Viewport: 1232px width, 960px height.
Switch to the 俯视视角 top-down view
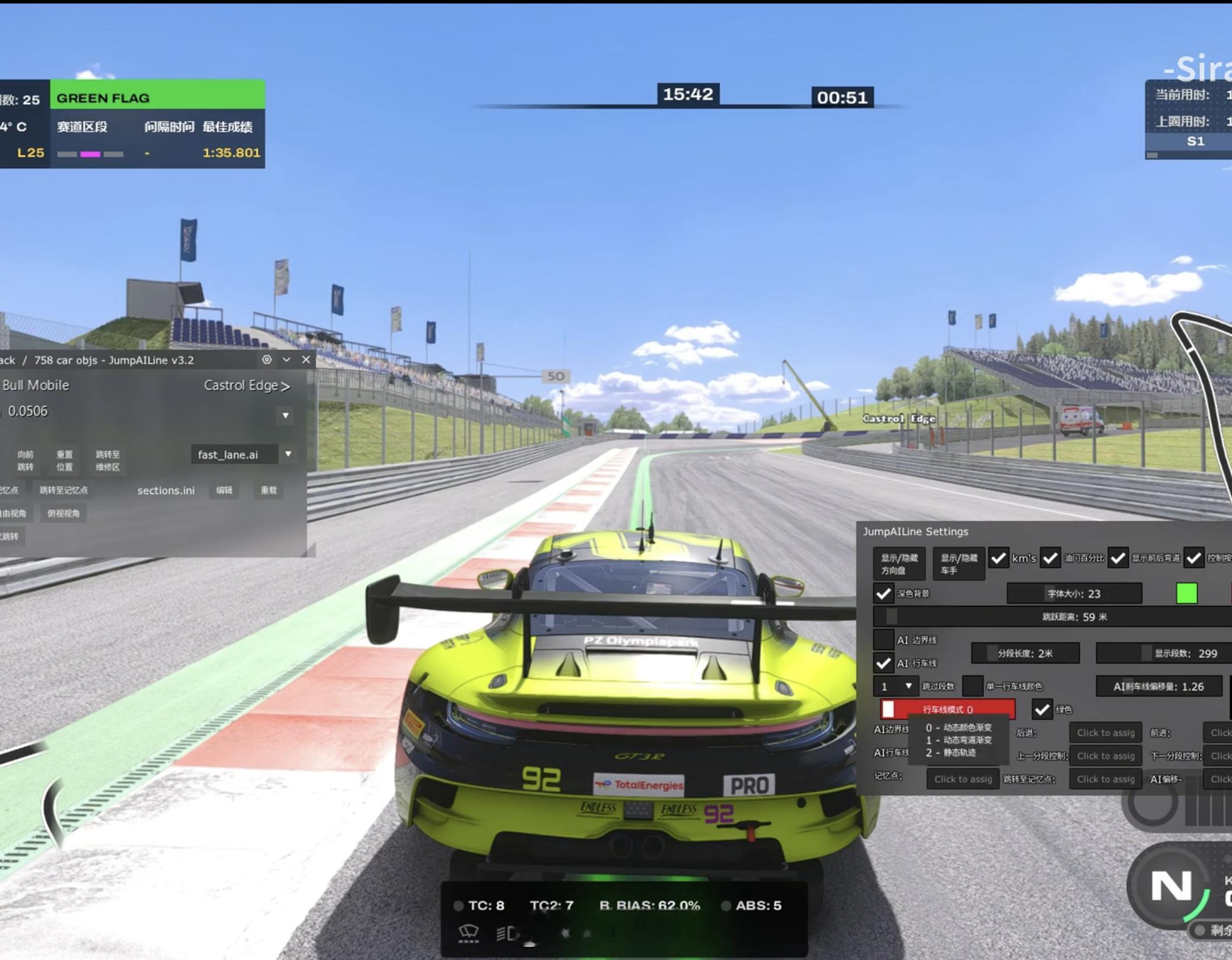coord(63,513)
